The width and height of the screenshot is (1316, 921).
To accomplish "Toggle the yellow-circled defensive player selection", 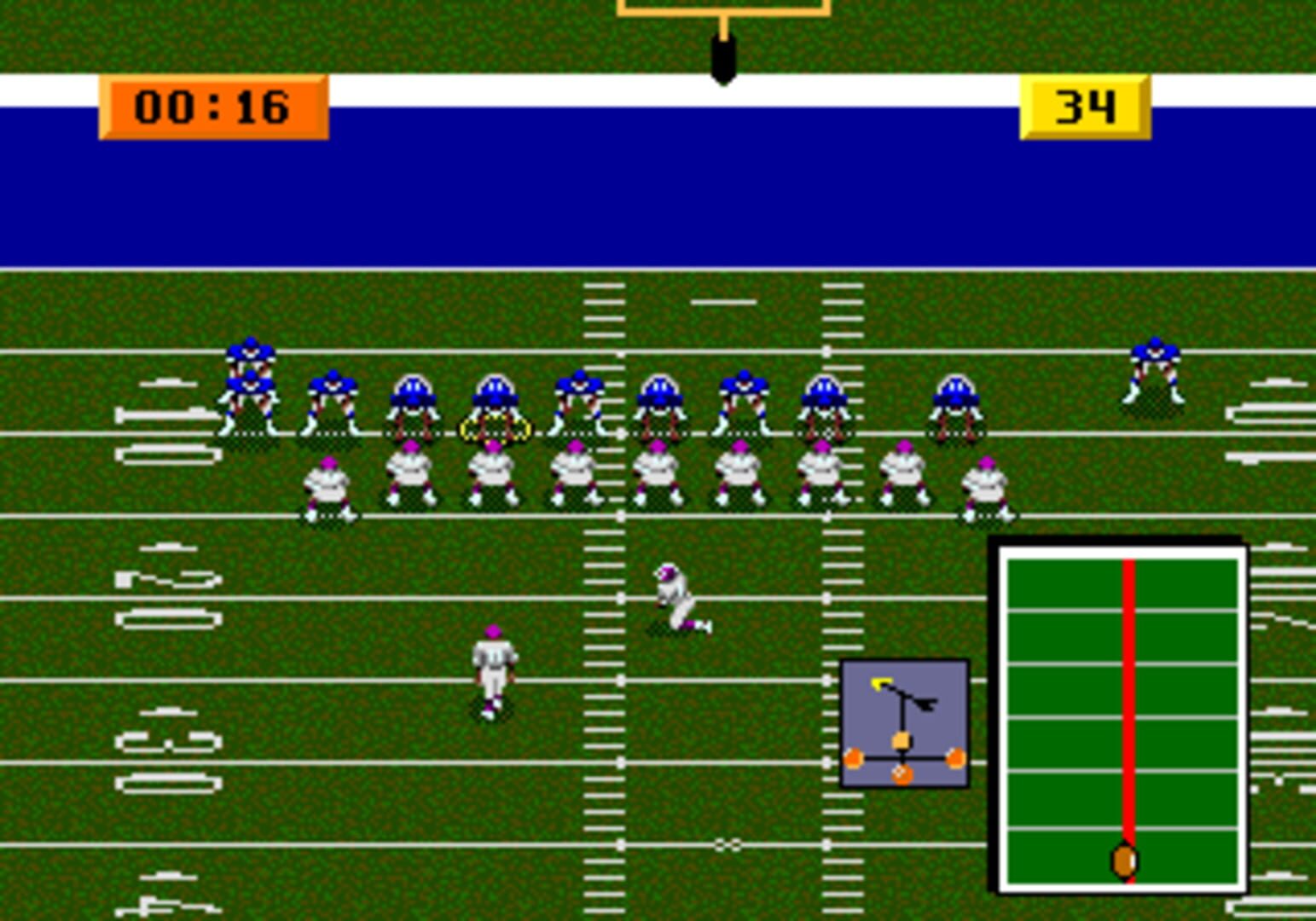I will [493, 429].
